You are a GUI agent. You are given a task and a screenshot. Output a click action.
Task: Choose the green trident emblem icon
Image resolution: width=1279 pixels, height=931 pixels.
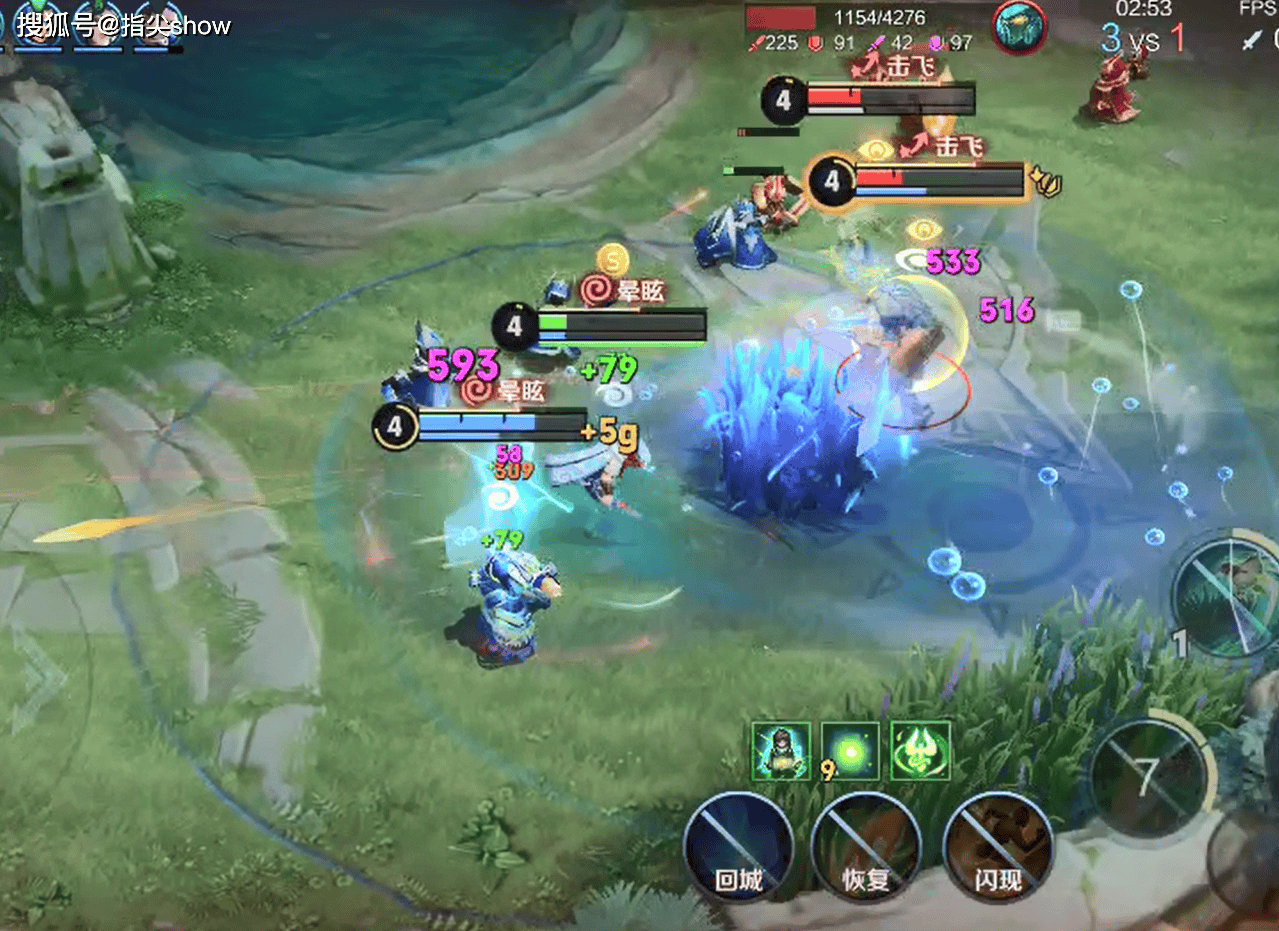tap(920, 750)
